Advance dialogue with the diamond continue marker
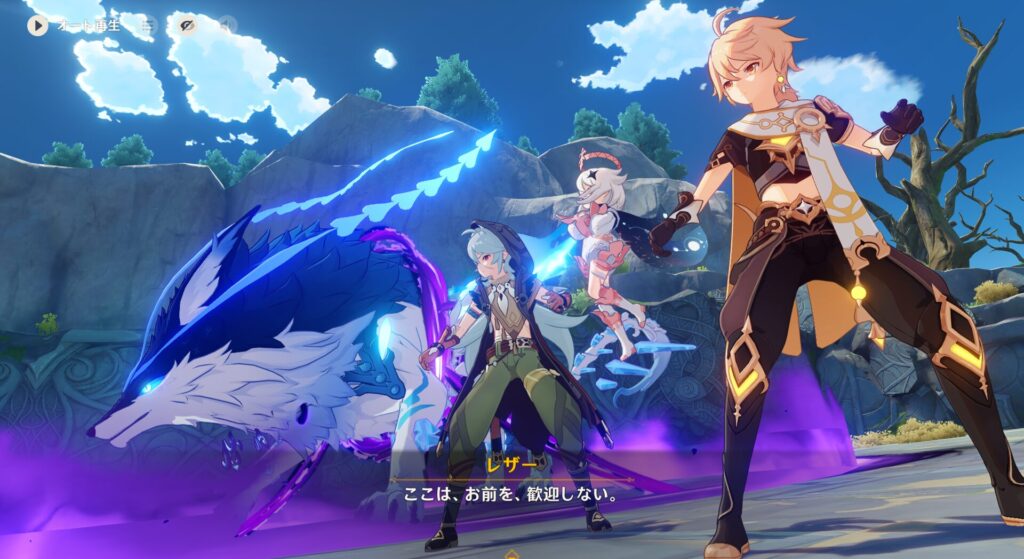 click(512, 553)
